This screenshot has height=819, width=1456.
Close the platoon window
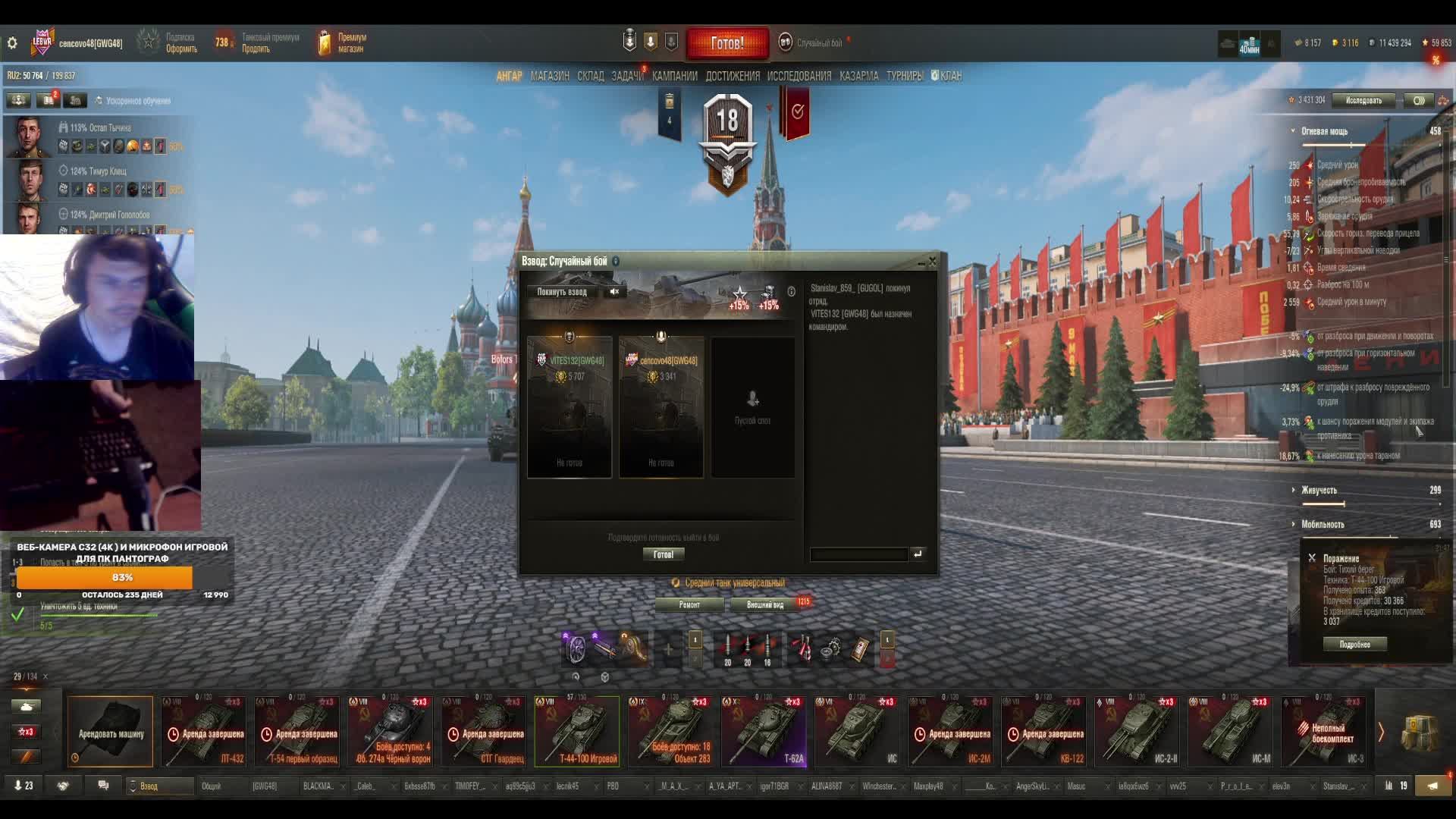point(932,262)
